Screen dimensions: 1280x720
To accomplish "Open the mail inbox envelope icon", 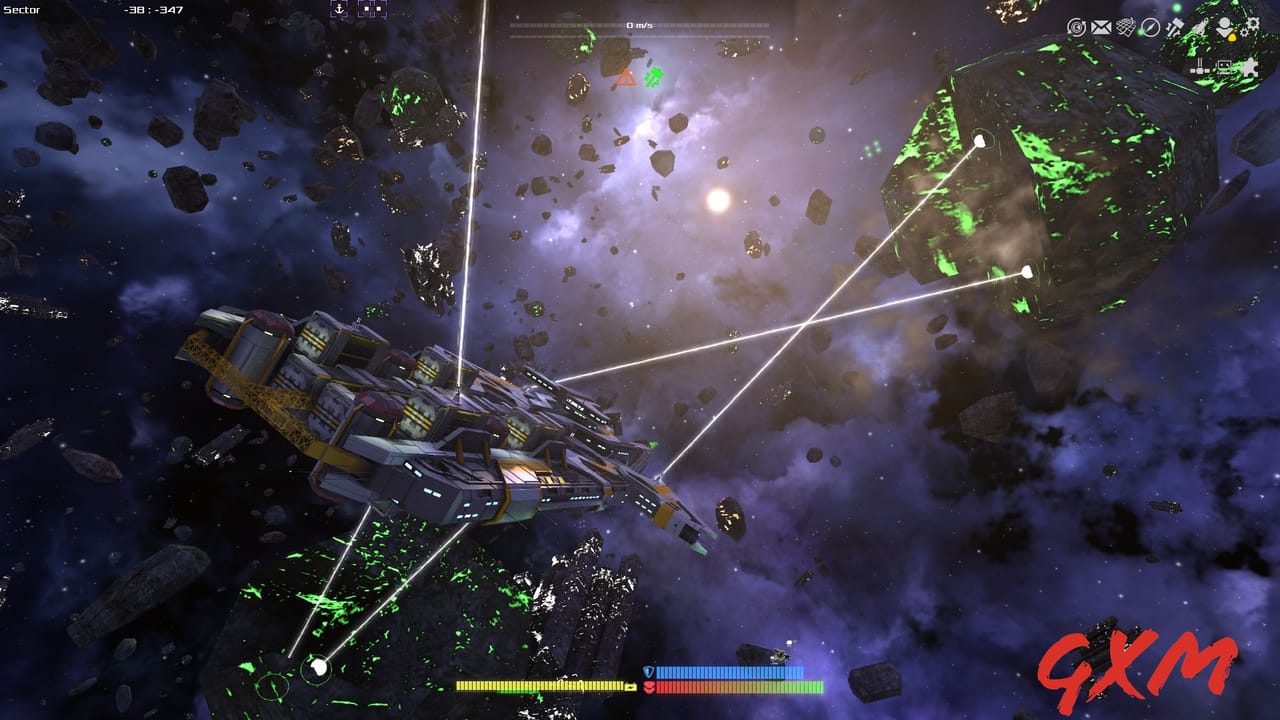I will click(x=1100, y=27).
